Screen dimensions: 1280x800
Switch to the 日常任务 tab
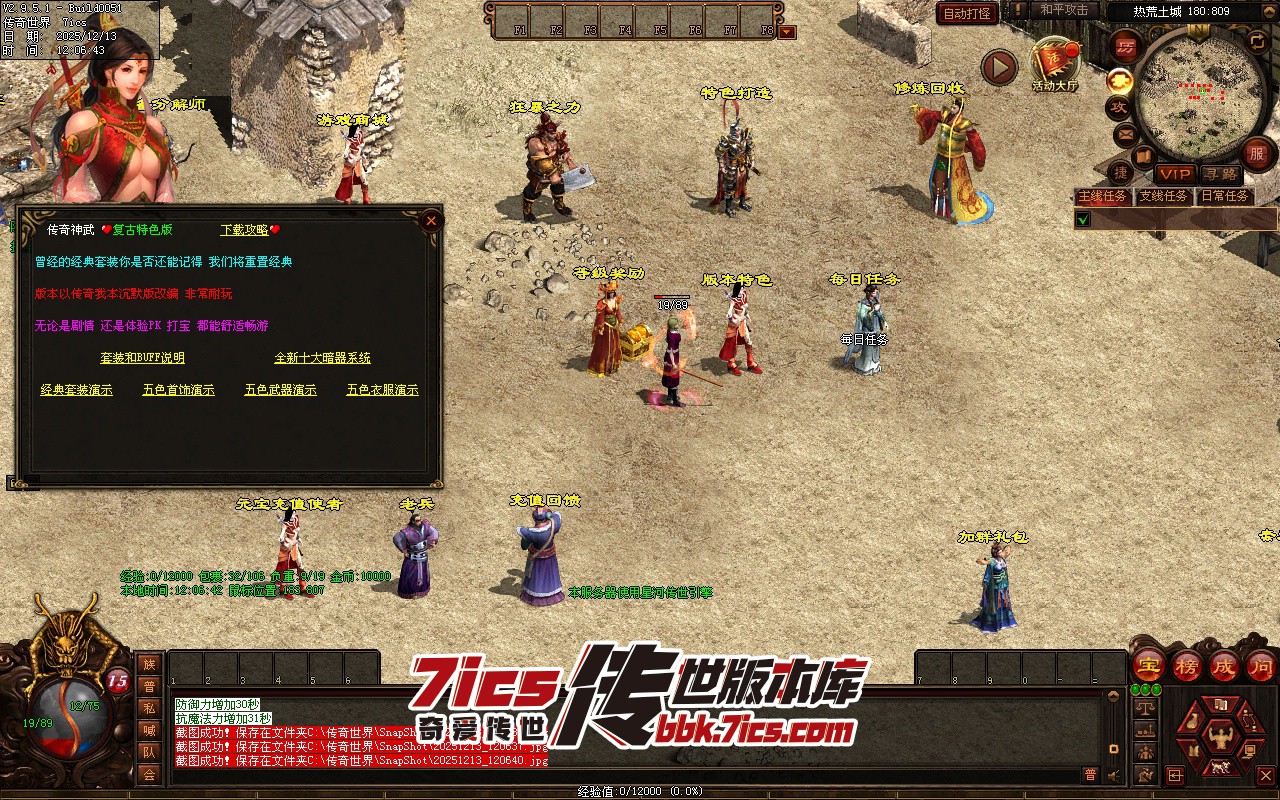(x=1225, y=196)
